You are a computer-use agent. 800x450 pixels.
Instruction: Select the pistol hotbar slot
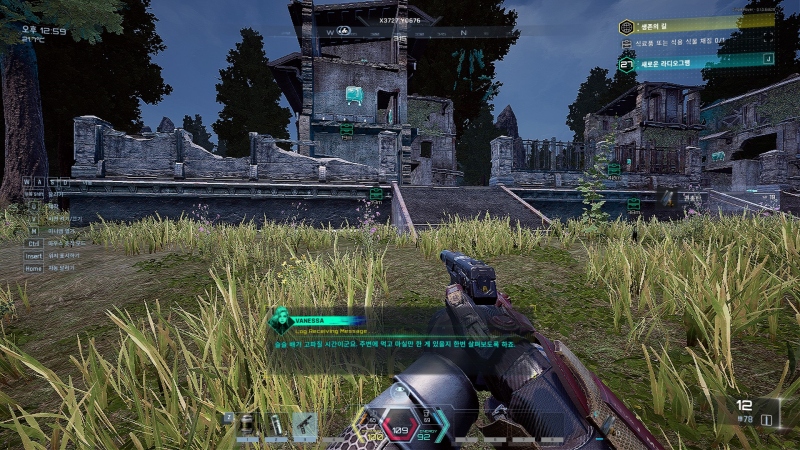coord(304,426)
